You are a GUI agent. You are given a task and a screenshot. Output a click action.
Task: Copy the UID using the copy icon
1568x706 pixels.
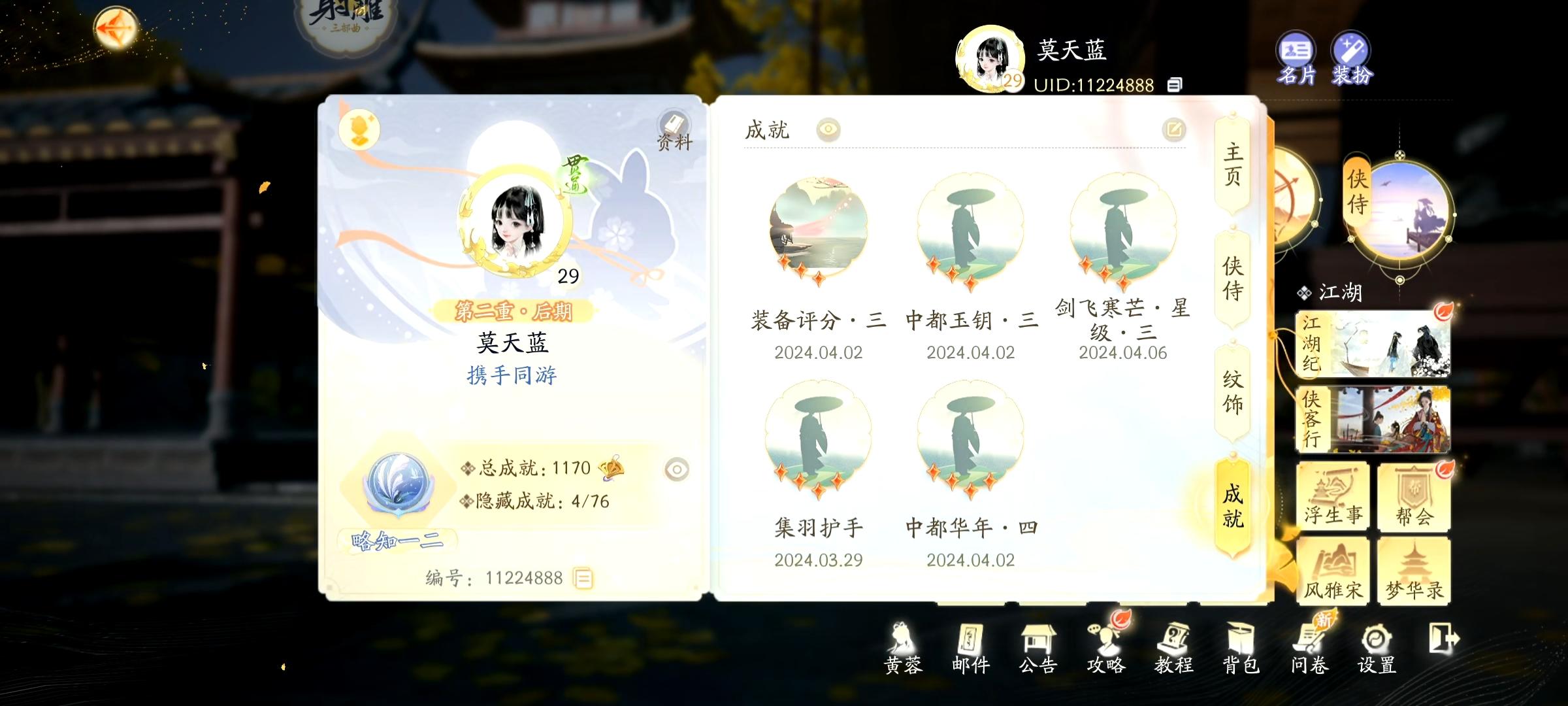[x=1175, y=84]
